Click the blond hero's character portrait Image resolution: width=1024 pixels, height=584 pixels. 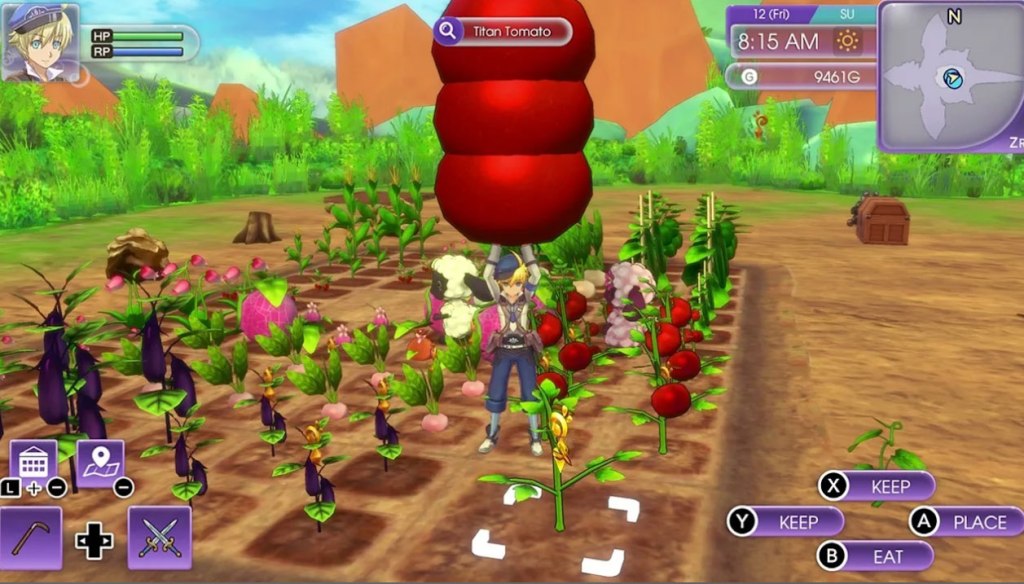click(x=40, y=41)
